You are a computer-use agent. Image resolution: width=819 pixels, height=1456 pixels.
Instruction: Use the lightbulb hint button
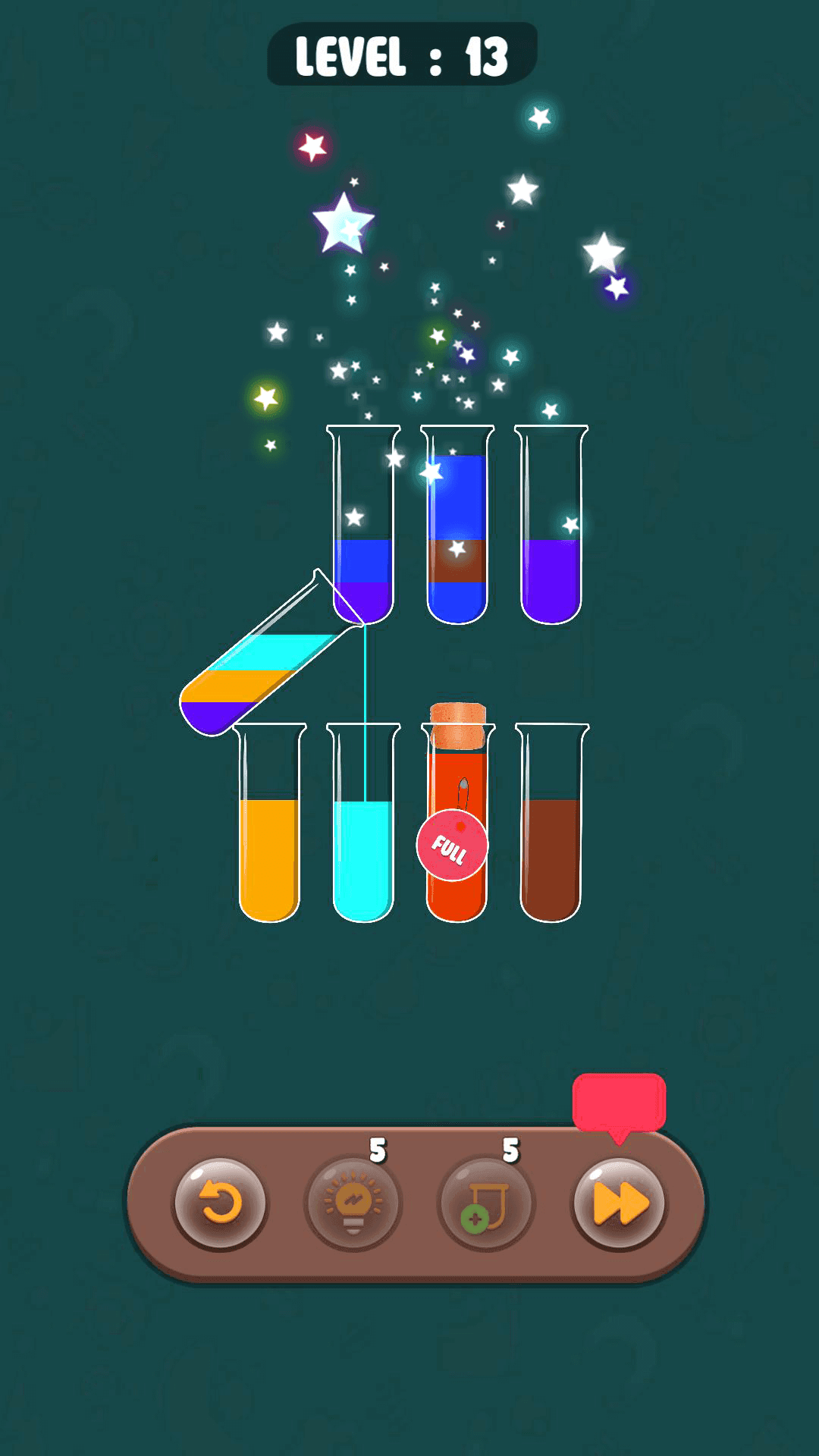(x=353, y=1203)
